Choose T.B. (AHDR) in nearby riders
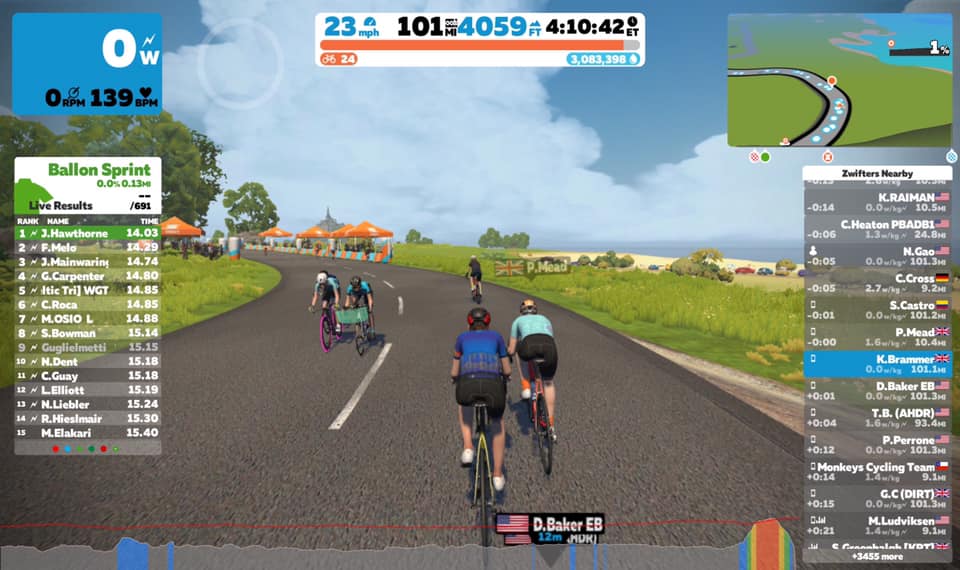 coord(877,418)
